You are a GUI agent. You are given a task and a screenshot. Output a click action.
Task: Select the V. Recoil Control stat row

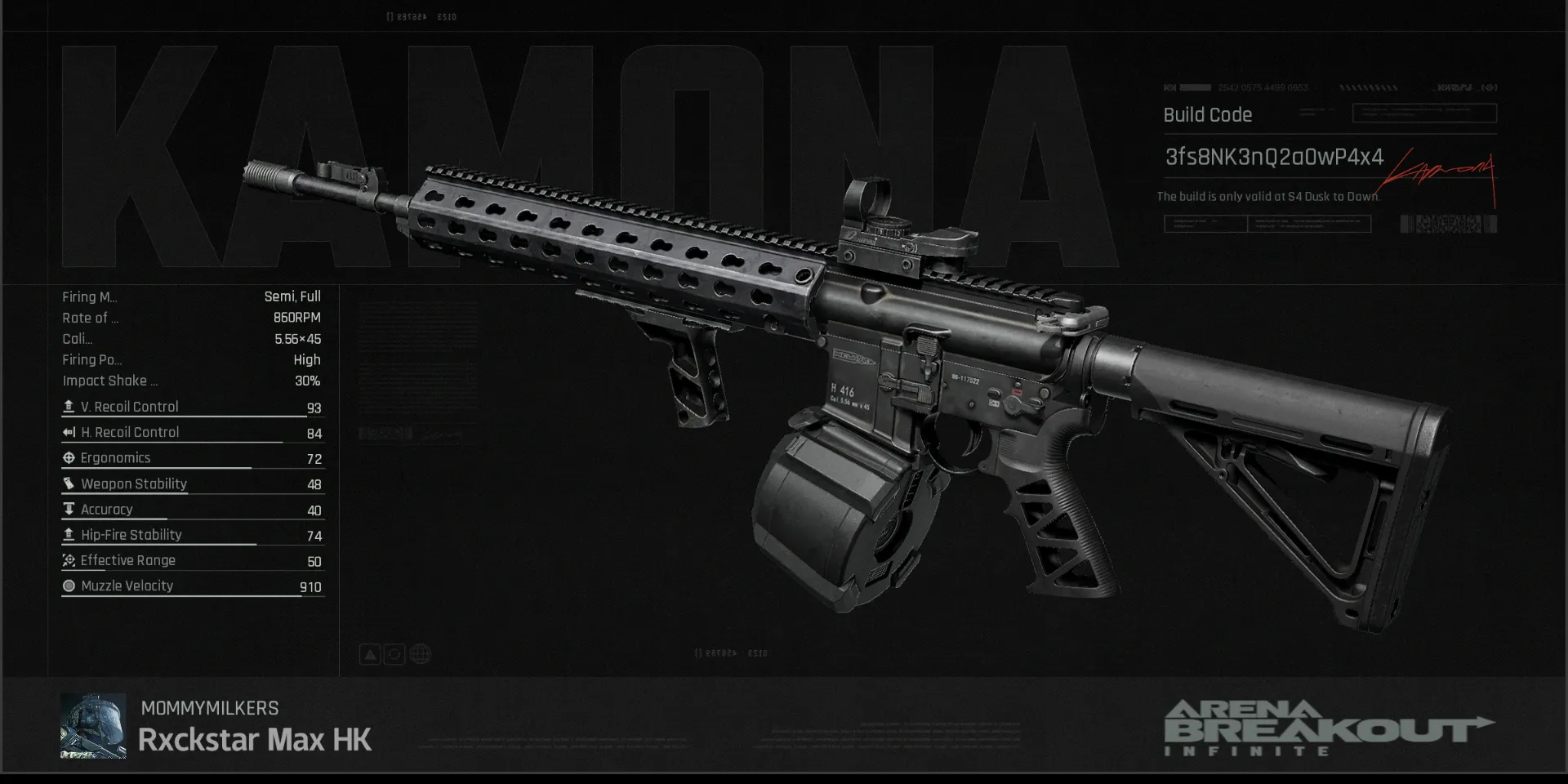click(x=192, y=407)
